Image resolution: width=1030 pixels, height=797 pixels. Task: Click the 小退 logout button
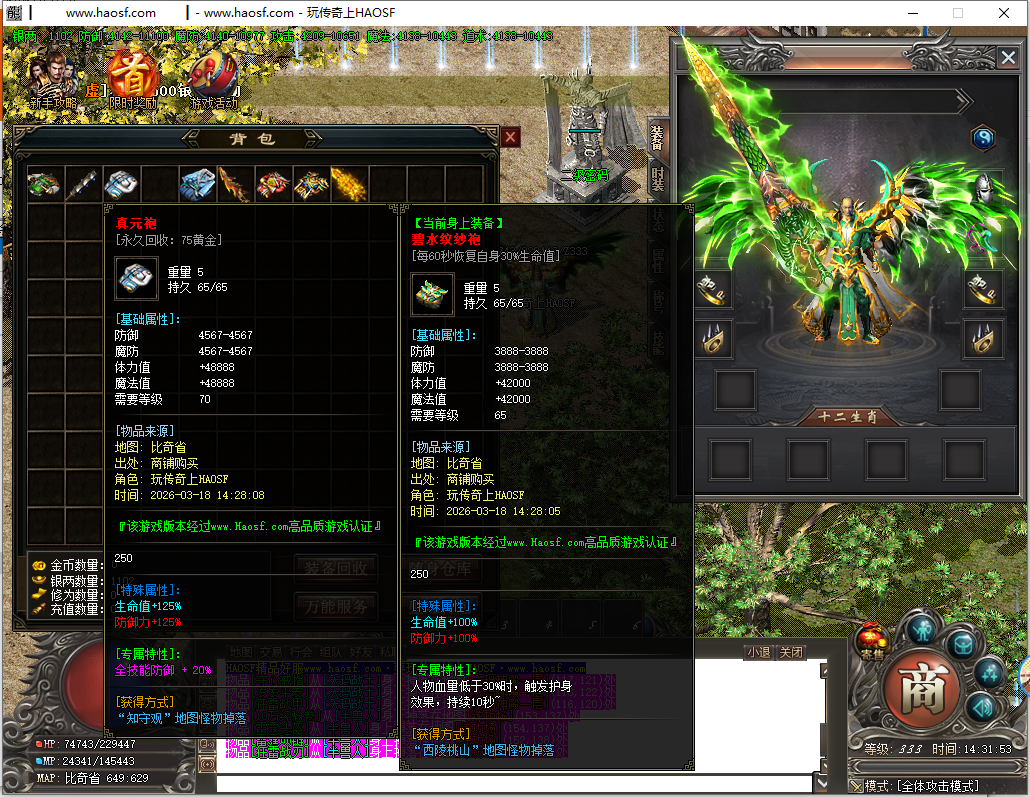click(x=757, y=652)
